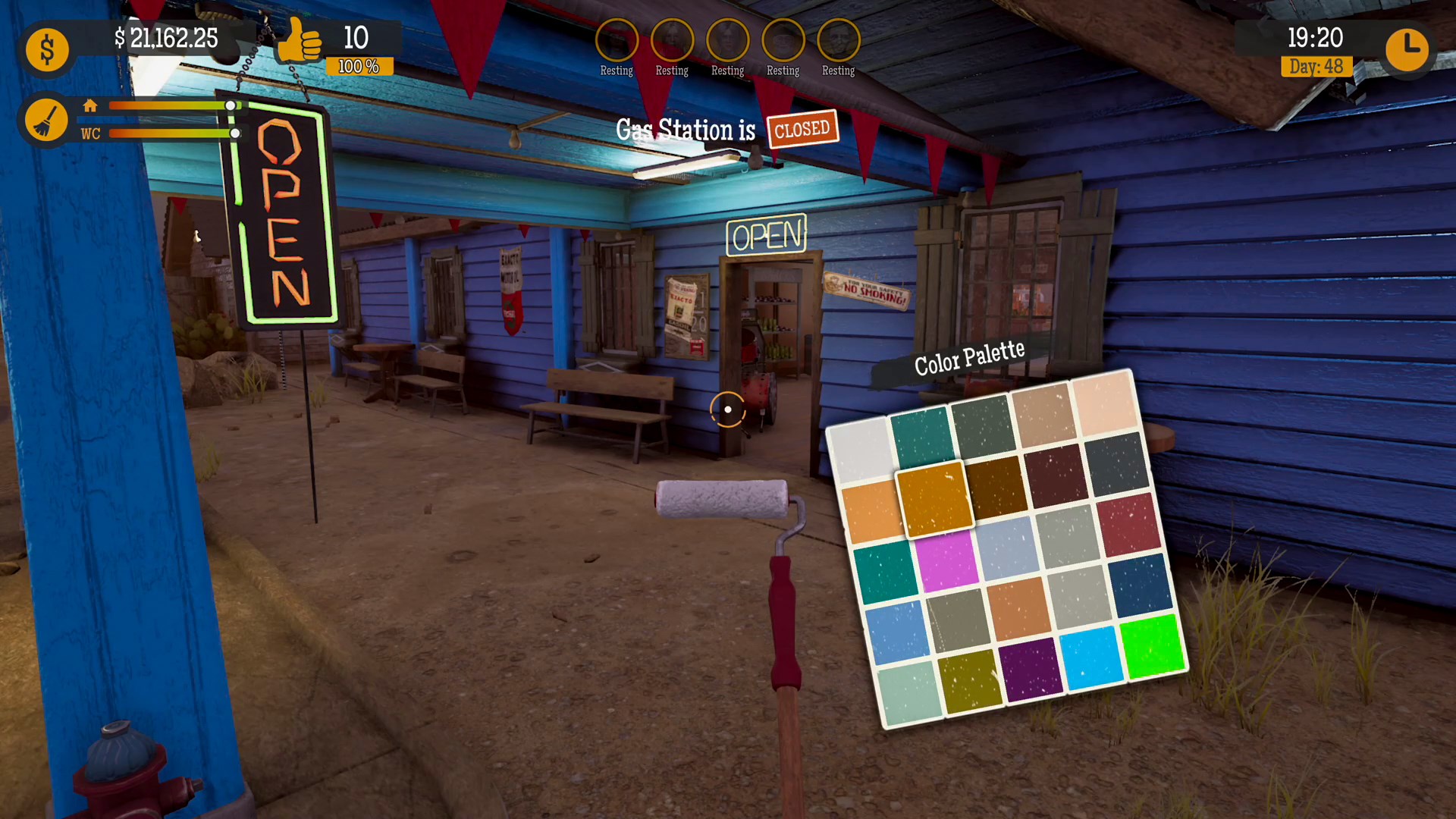Select the dark purple paint swatch
Screen dimensions: 1456x819
pyautogui.click(x=1031, y=669)
